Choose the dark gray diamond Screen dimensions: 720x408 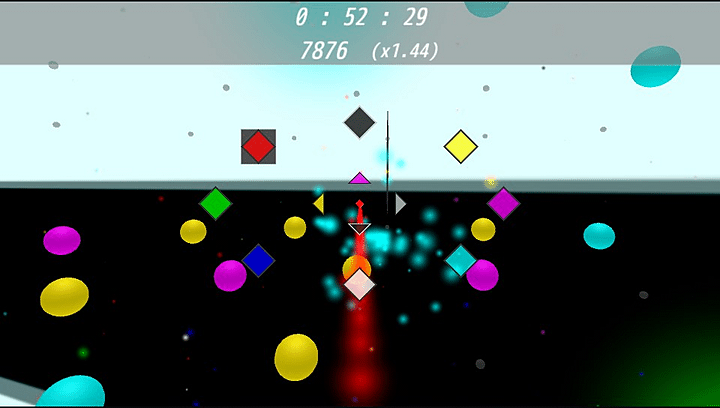coord(359,123)
